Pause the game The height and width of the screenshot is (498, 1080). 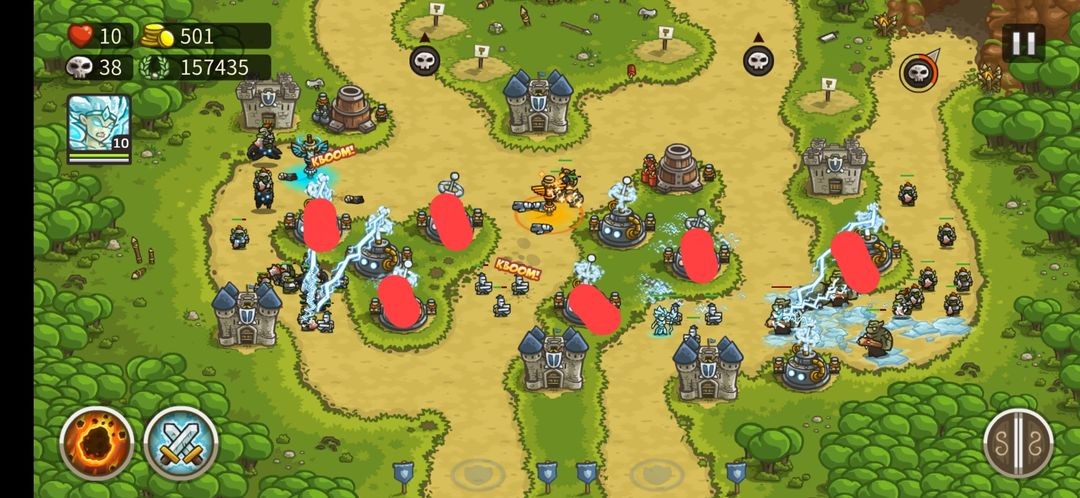tap(1023, 43)
